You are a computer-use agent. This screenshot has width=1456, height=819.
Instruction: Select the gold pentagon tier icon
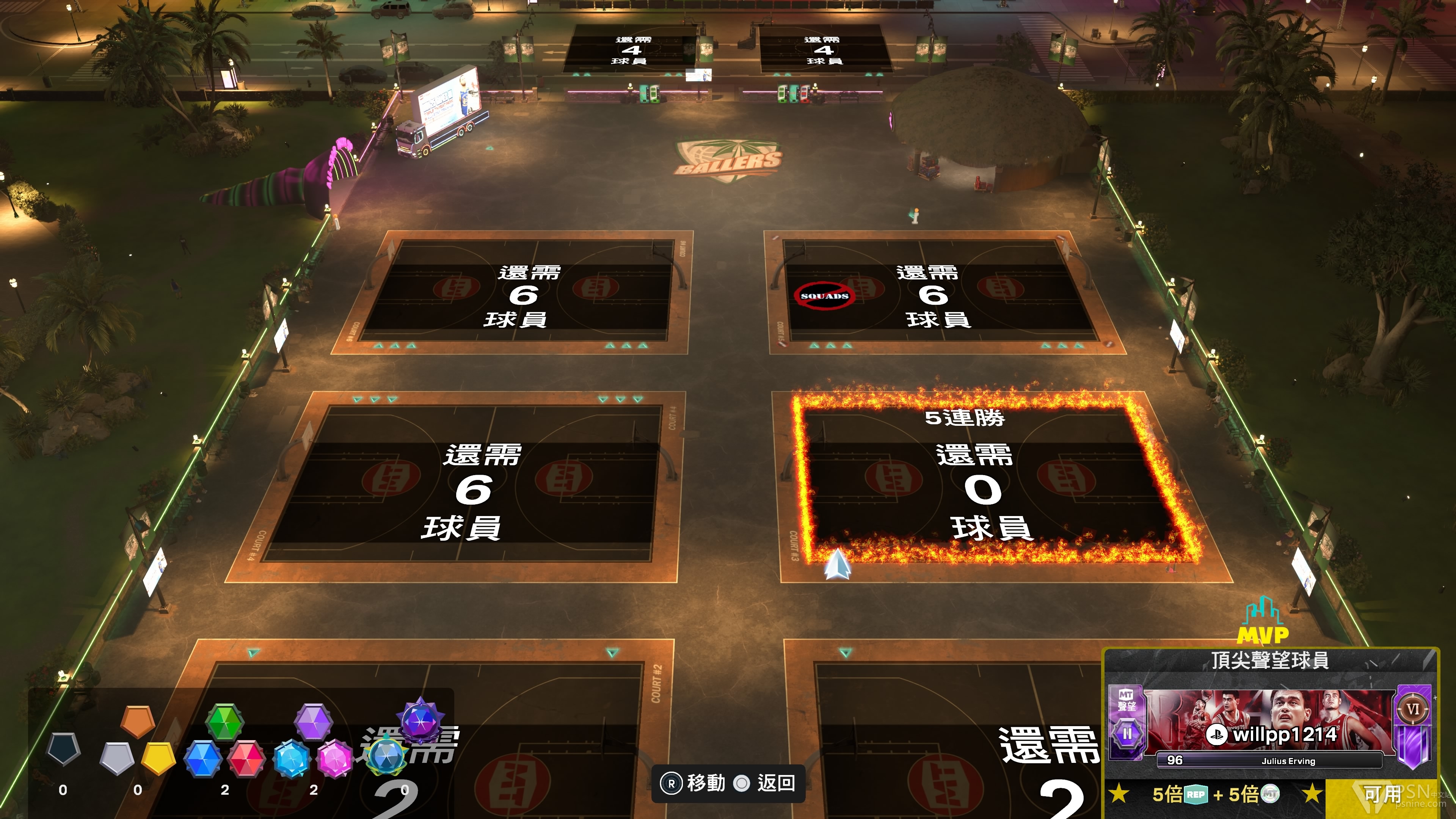[x=158, y=758]
